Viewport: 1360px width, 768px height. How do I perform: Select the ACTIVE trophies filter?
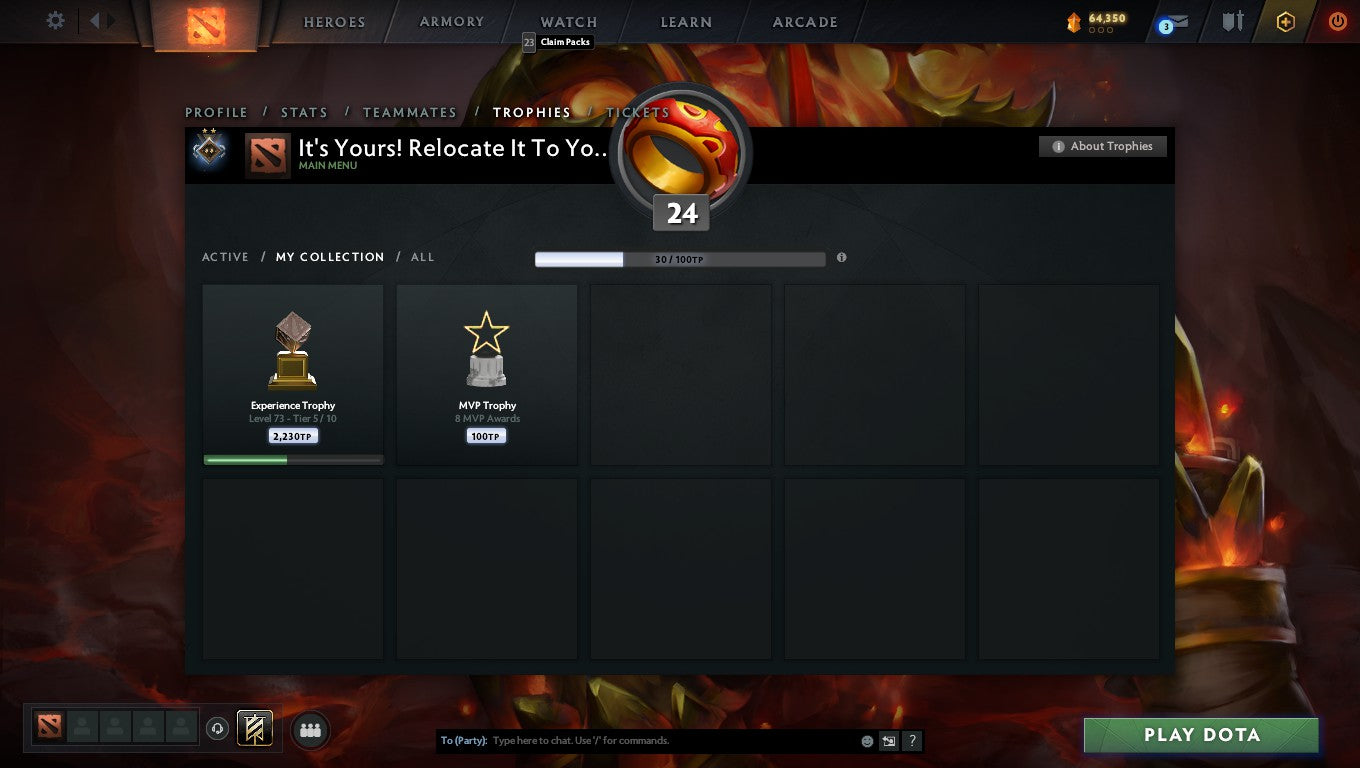(x=225, y=257)
